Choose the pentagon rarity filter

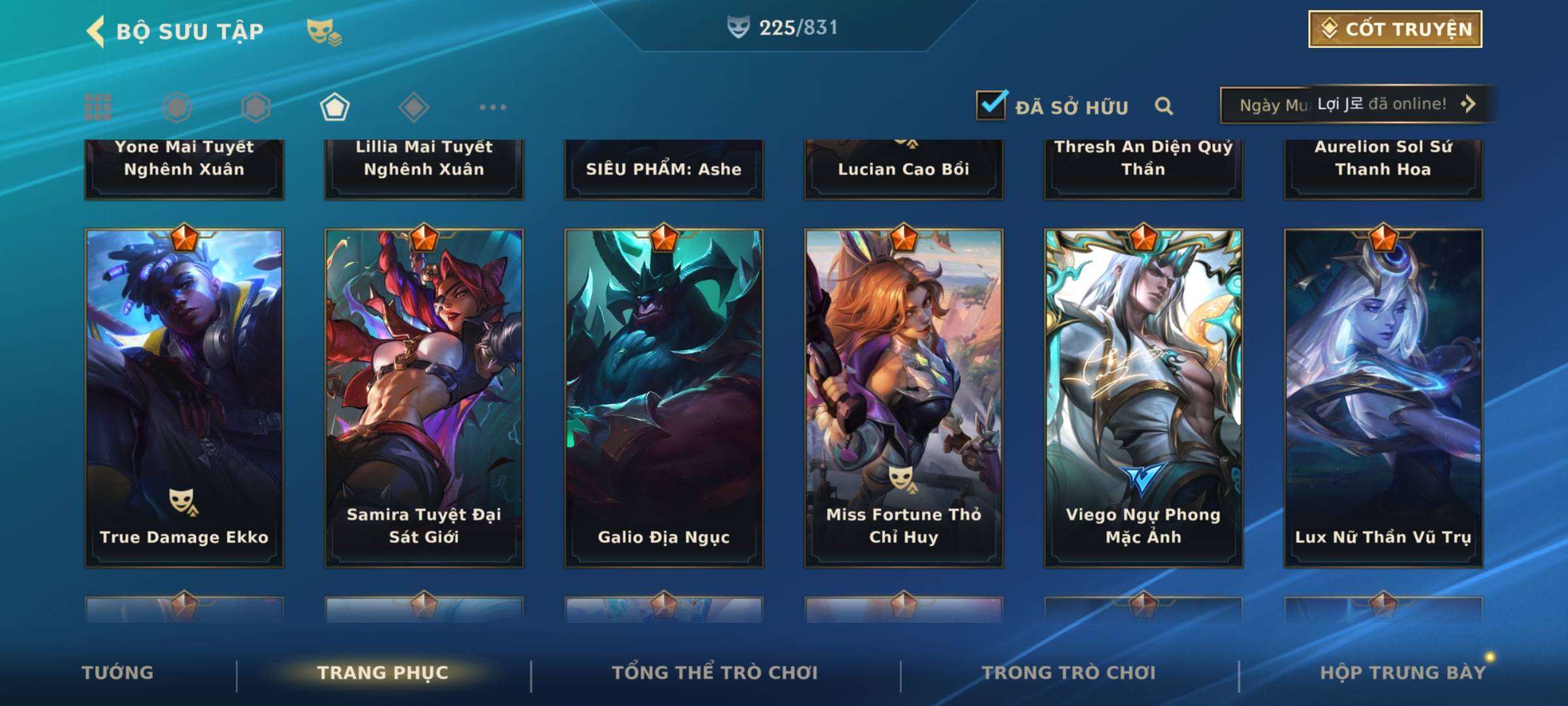coord(335,107)
